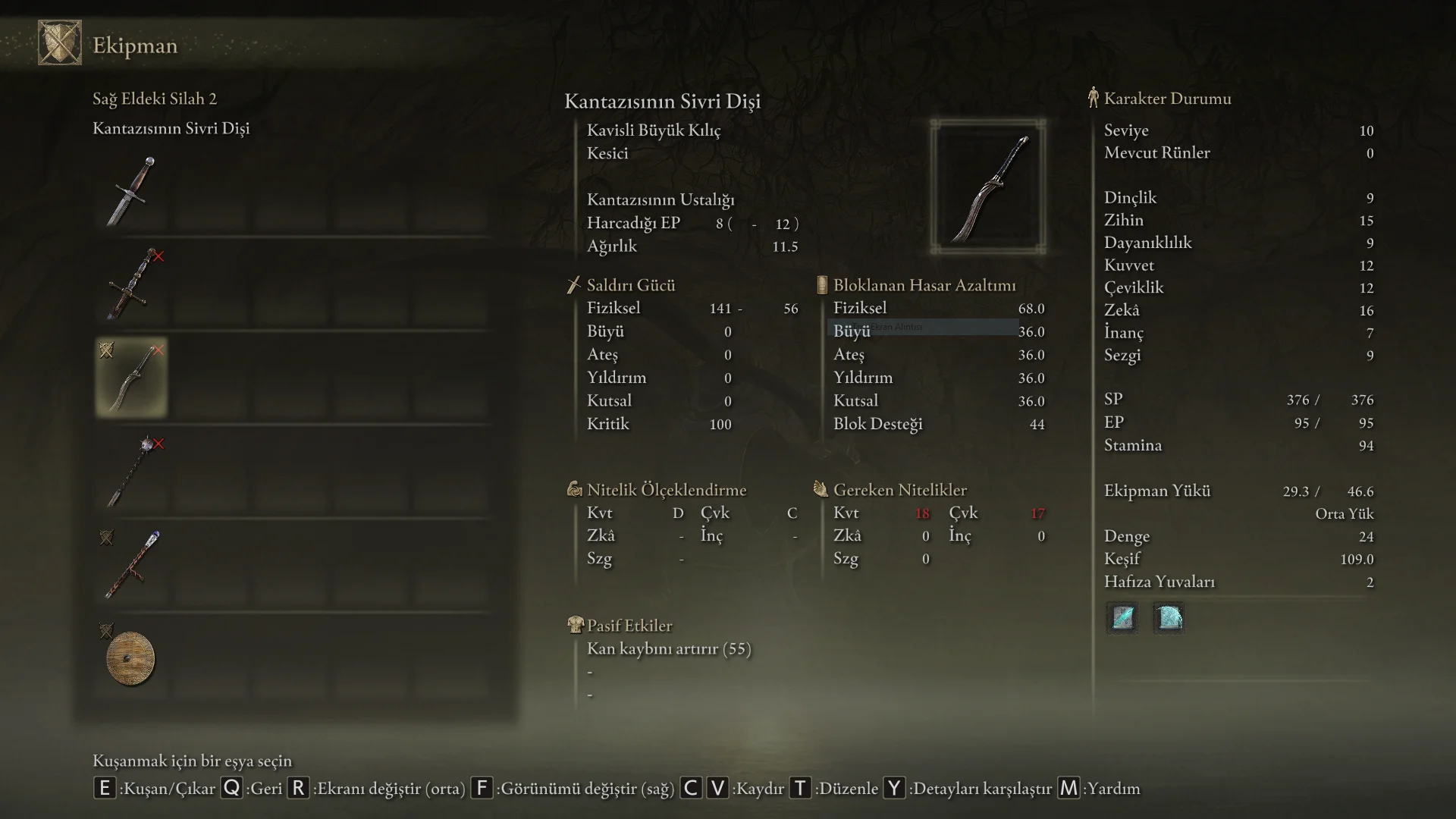Select the longsword with round pommel
The width and height of the screenshot is (1456, 819).
coord(132,191)
